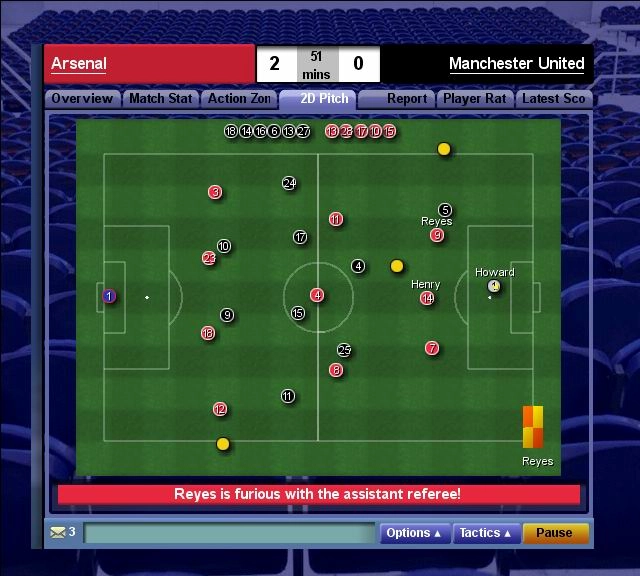Click the Arsenal team name

pyautogui.click(x=79, y=64)
